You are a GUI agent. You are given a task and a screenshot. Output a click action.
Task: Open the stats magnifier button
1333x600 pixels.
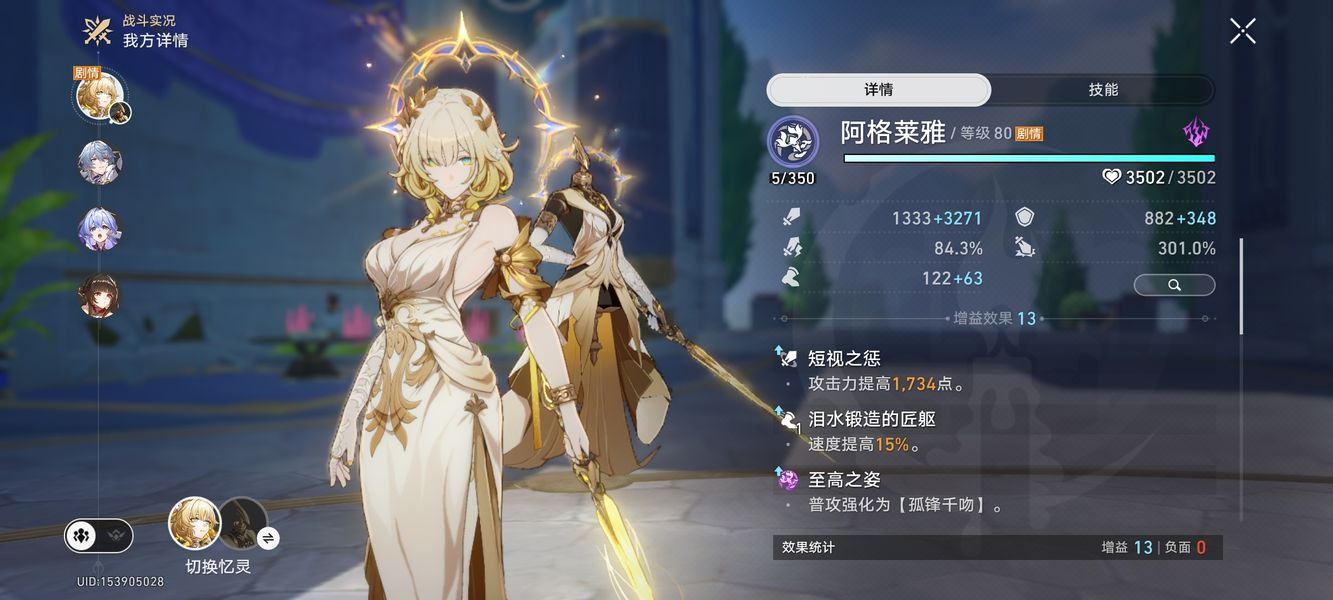pos(1174,285)
